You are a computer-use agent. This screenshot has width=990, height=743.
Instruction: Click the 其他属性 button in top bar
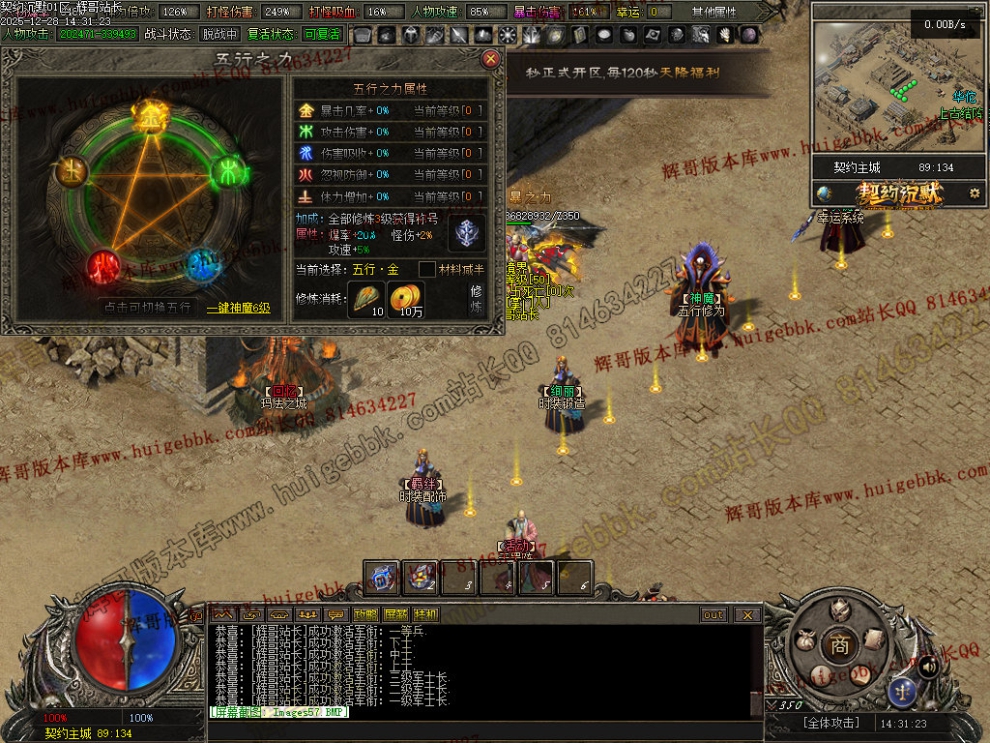[713, 12]
